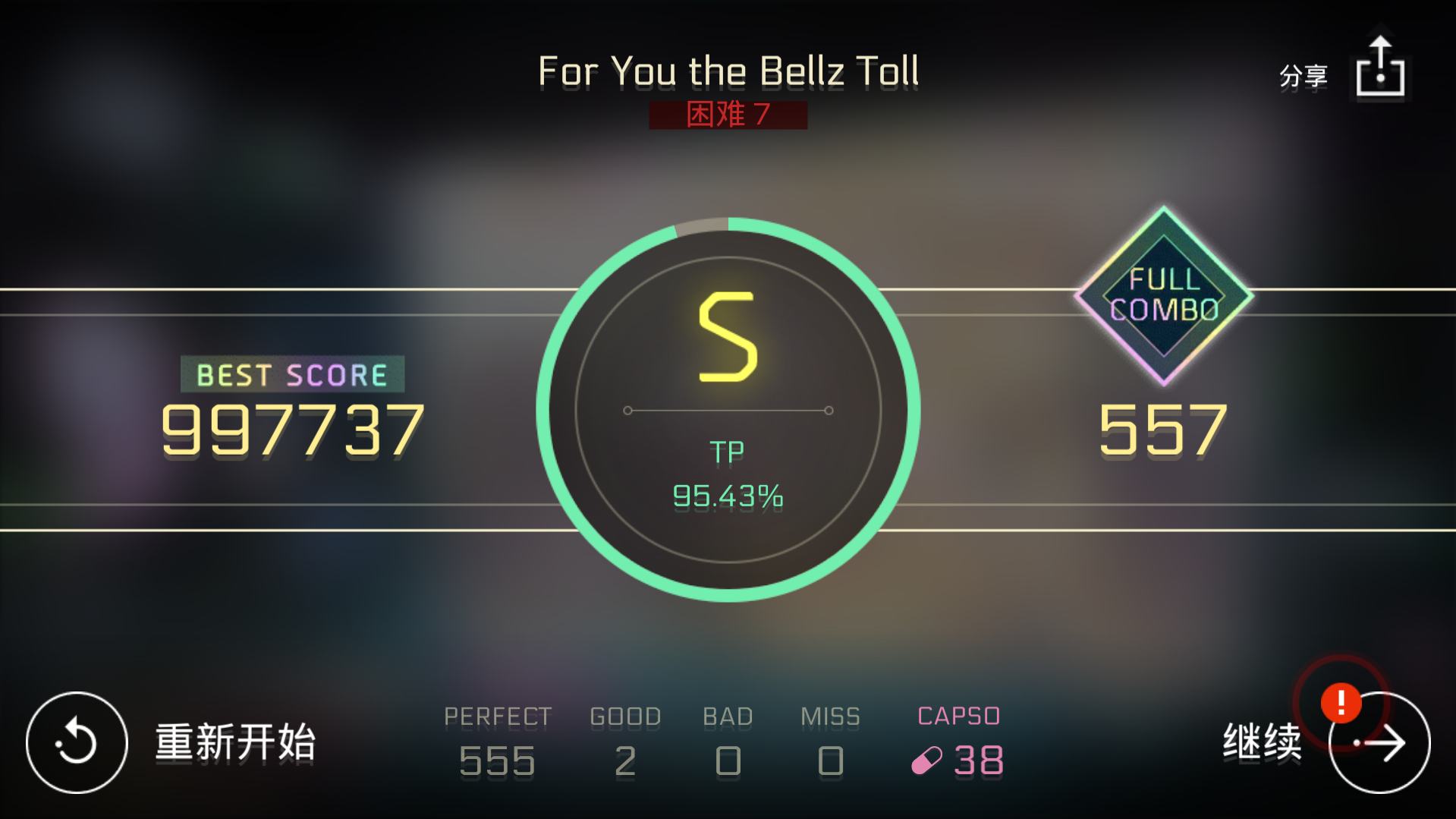Toggle the 困难 7 difficulty label
1456x819 pixels.
pos(727,114)
